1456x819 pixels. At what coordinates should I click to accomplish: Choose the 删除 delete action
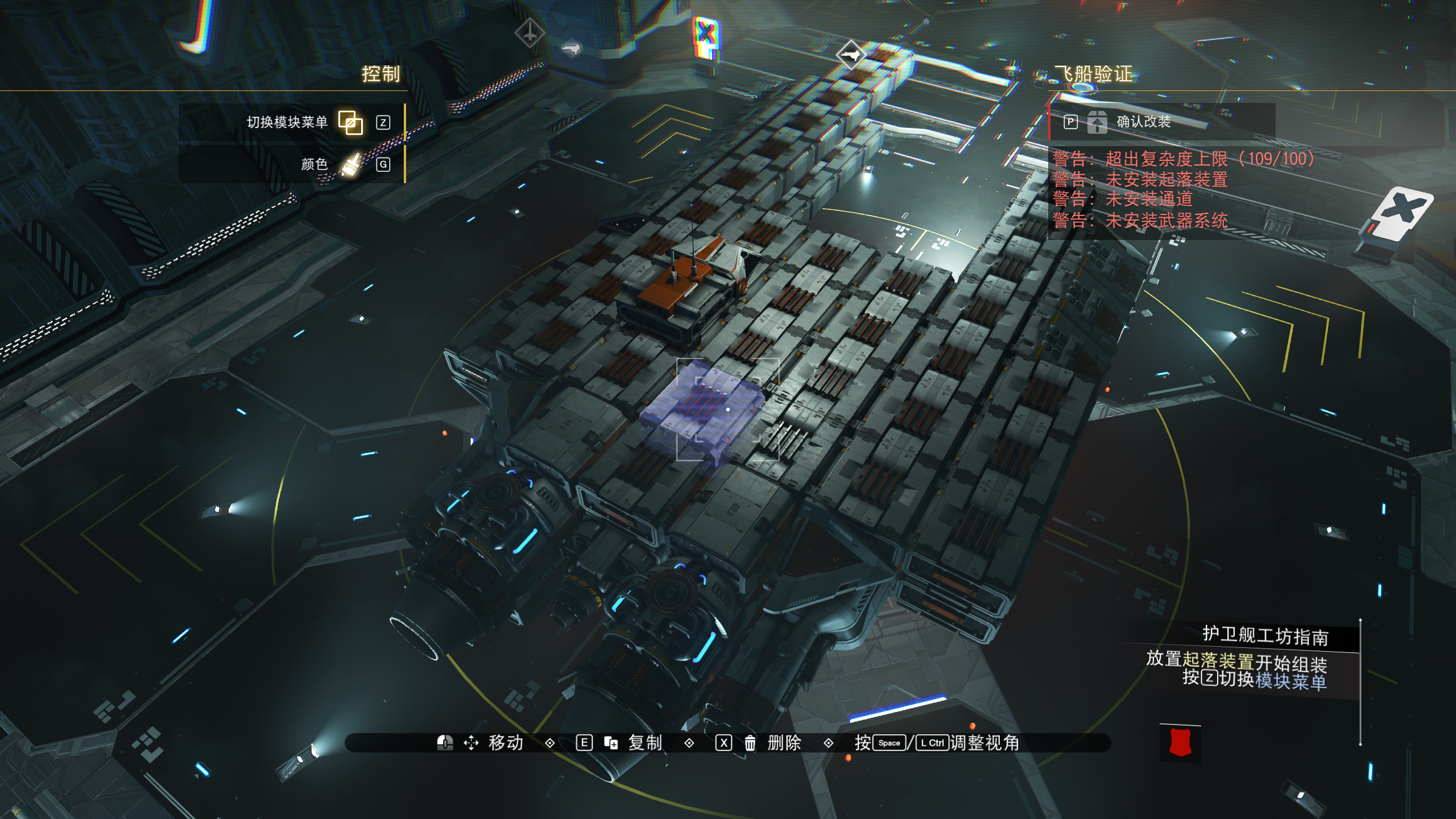click(x=784, y=743)
